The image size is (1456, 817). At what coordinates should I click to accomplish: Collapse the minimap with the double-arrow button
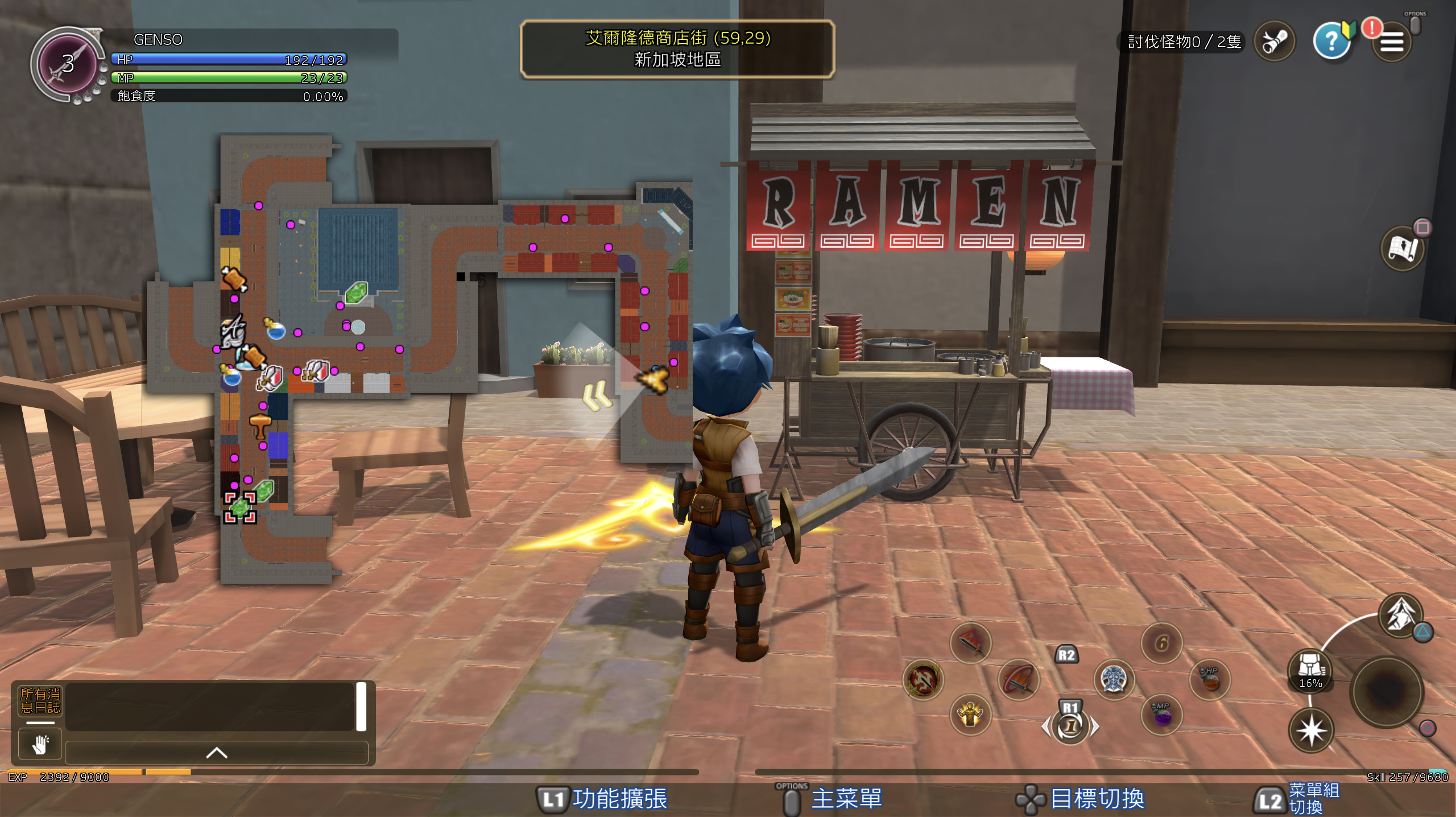[597, 395]
